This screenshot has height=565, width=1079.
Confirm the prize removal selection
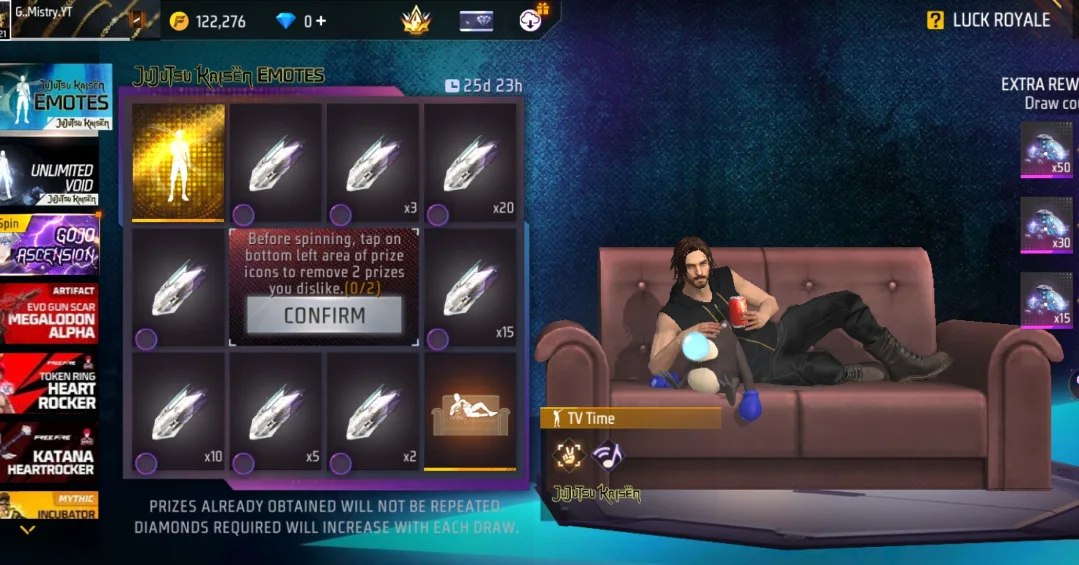tap(324, 315)
